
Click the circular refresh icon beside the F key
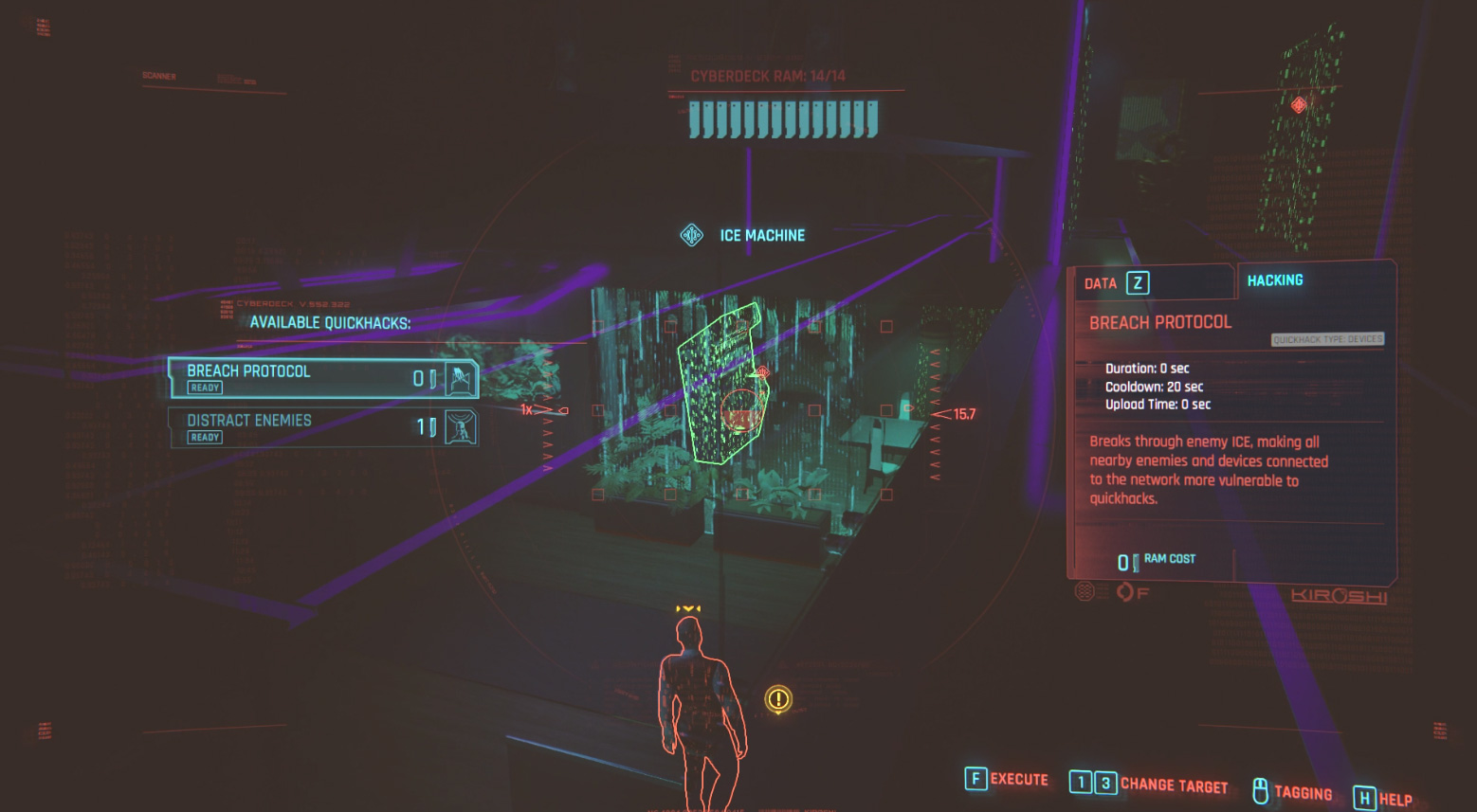click(x=1123, y=591)
